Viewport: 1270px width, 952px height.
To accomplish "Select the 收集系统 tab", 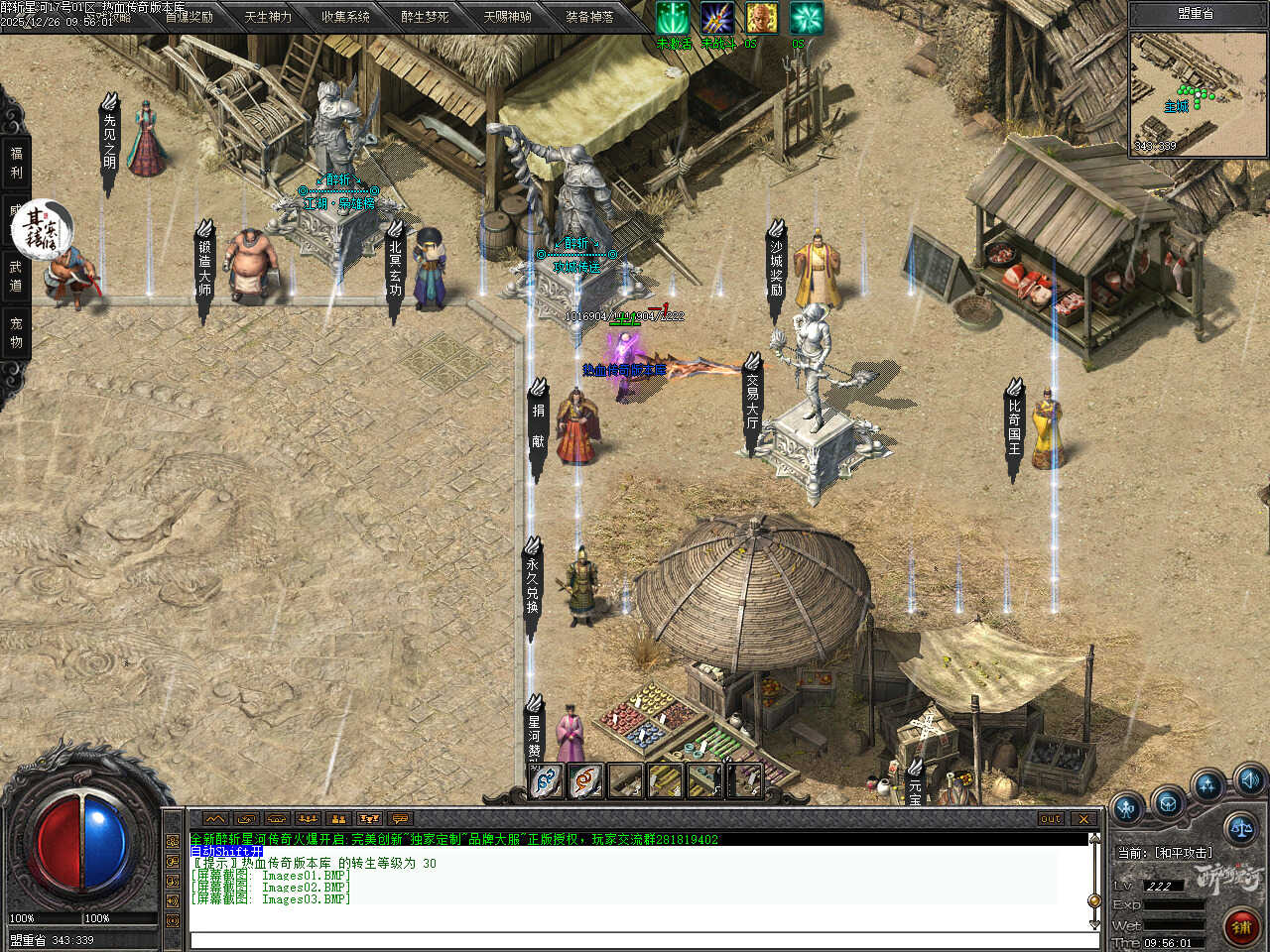I will pos(345,17).
